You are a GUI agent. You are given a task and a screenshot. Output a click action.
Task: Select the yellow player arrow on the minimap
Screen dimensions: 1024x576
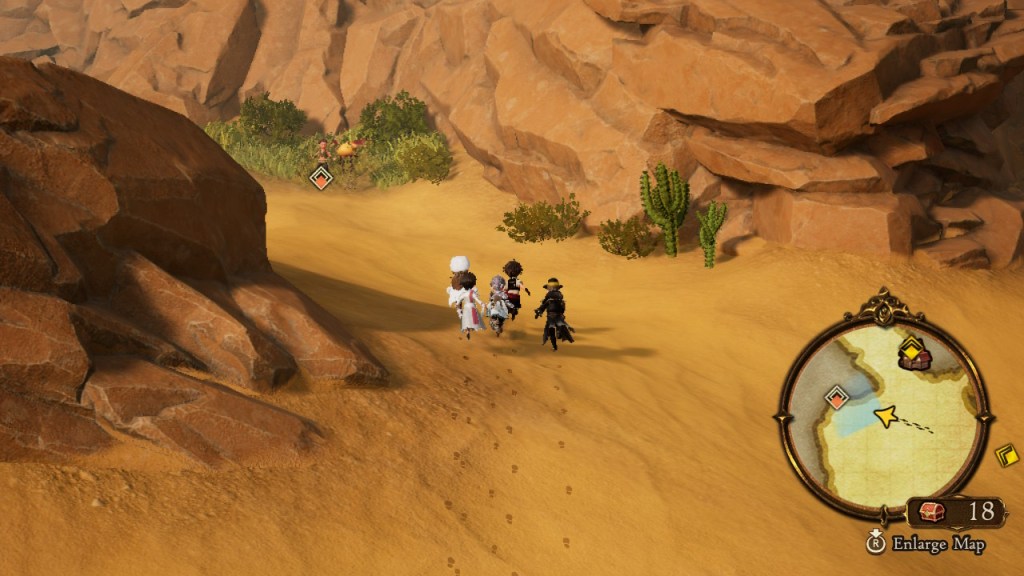(x=885, y=416)
